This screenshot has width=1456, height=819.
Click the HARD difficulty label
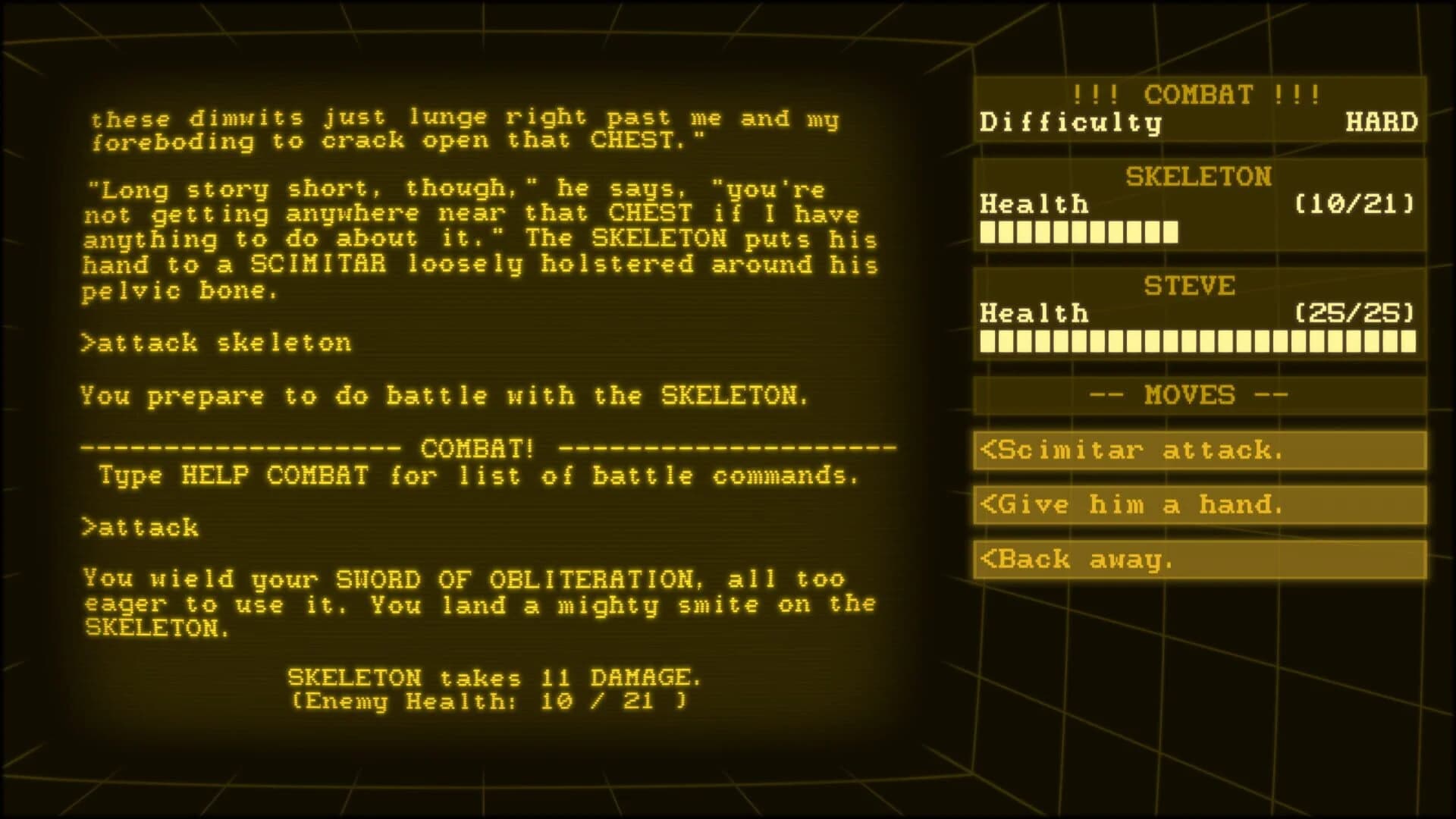tap(1382, 121)
